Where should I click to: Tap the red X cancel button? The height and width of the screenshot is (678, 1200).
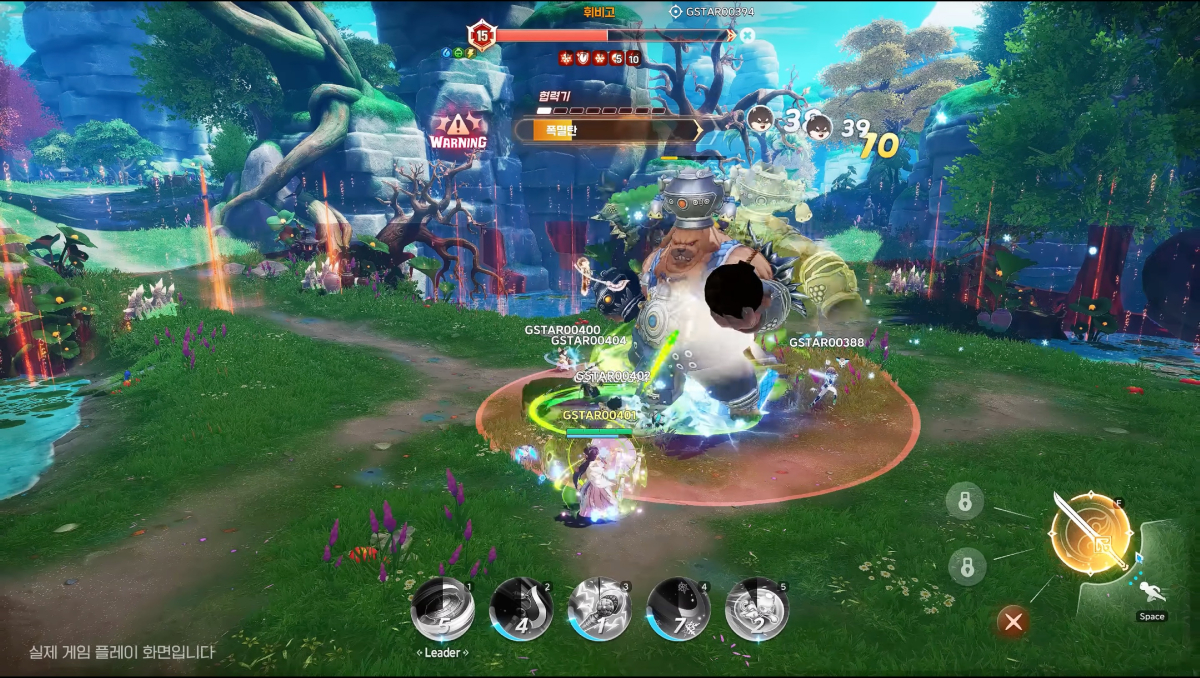[x=1013, y=622]
